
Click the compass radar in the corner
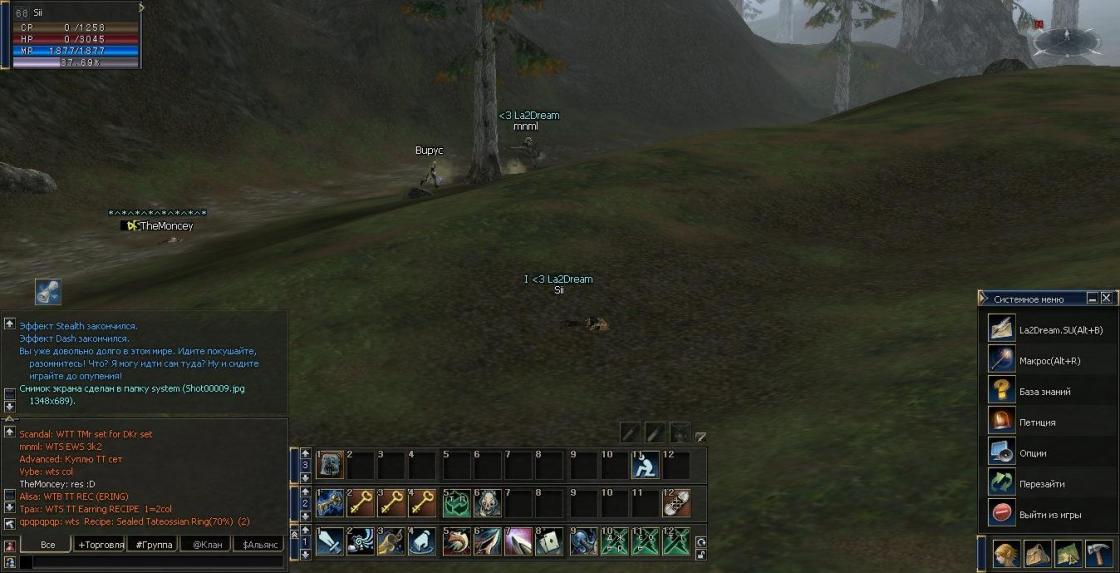1065,42
